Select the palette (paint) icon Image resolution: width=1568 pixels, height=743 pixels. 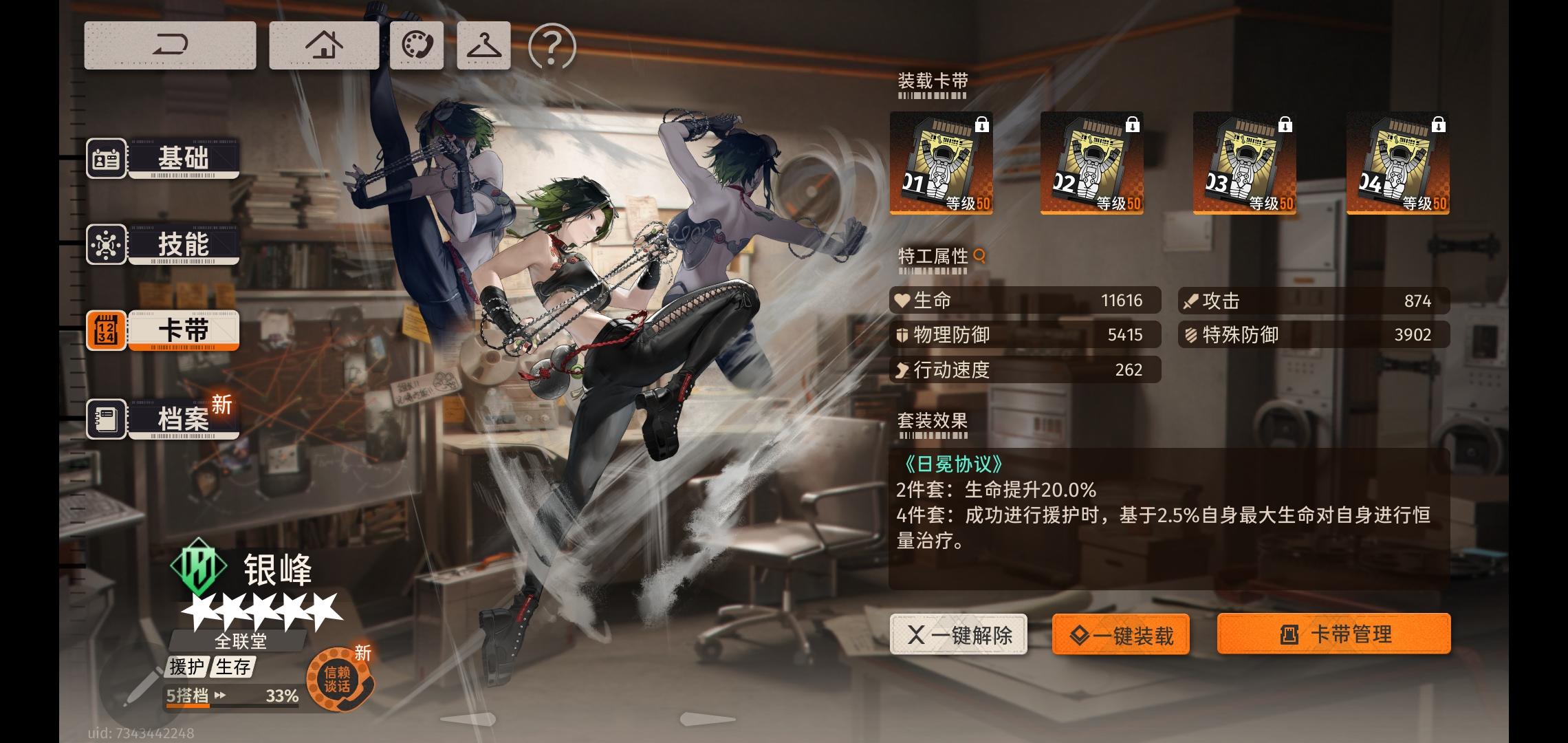417,45
